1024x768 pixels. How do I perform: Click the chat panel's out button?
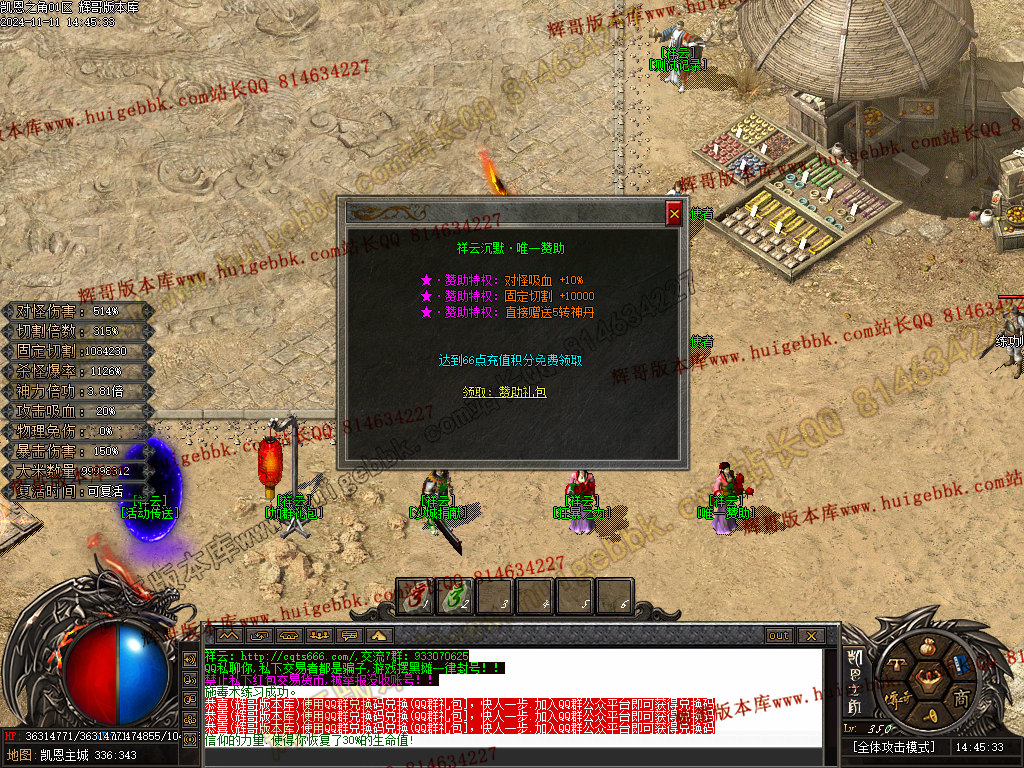(x=779, y=636)
